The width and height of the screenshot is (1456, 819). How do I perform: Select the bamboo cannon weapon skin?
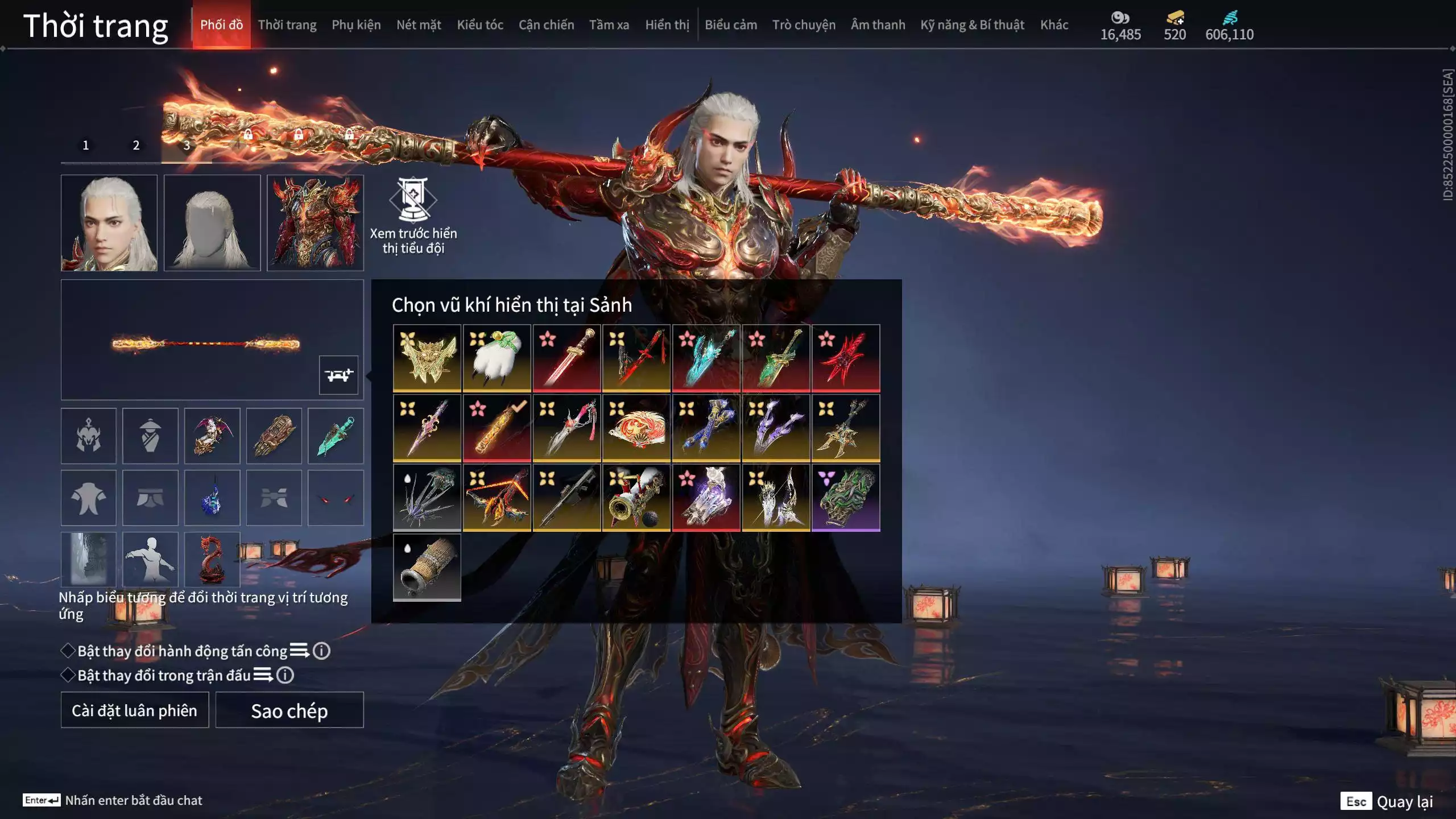427,567
